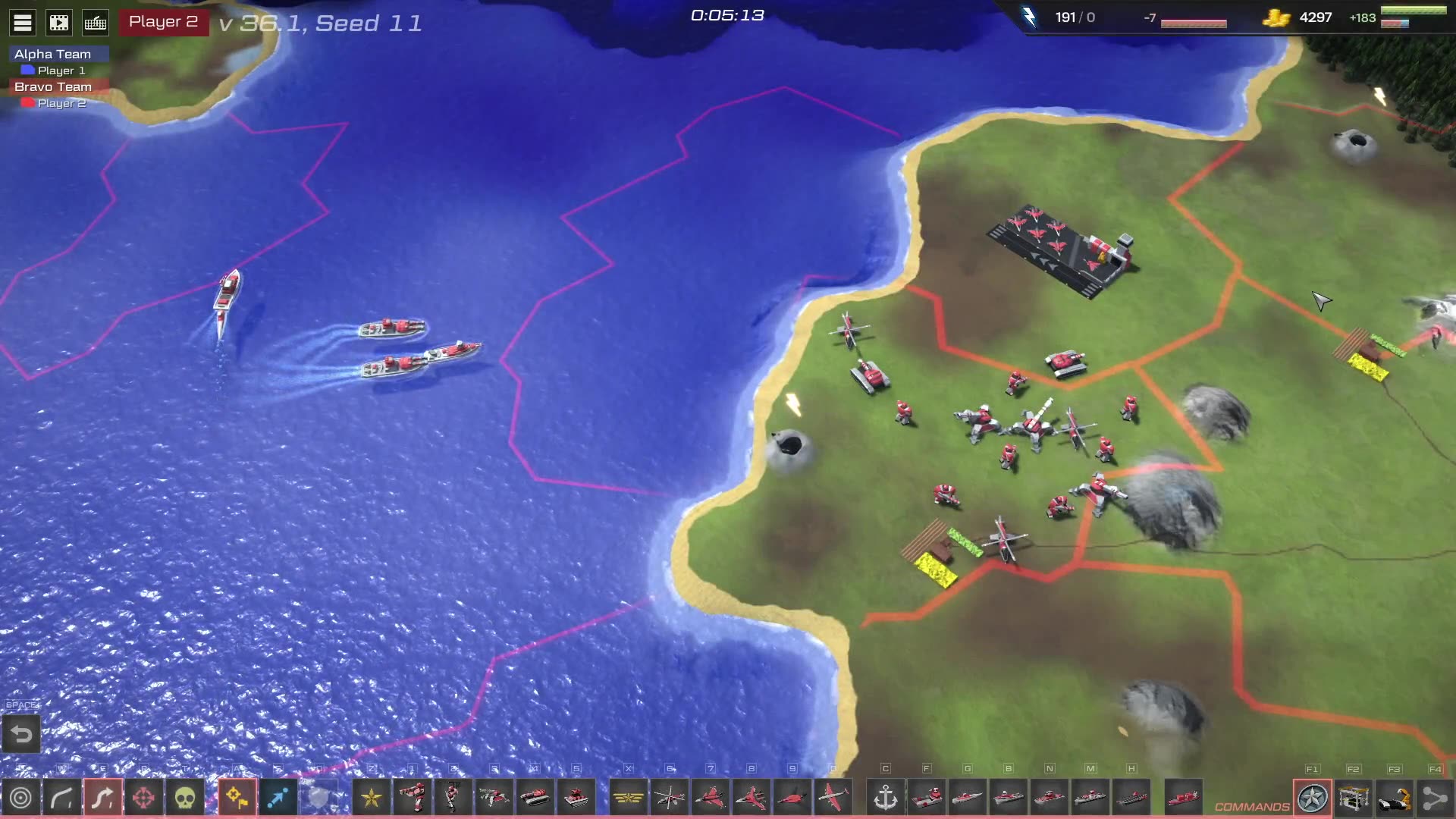Select the anchor naval group icon

[886, 798]
